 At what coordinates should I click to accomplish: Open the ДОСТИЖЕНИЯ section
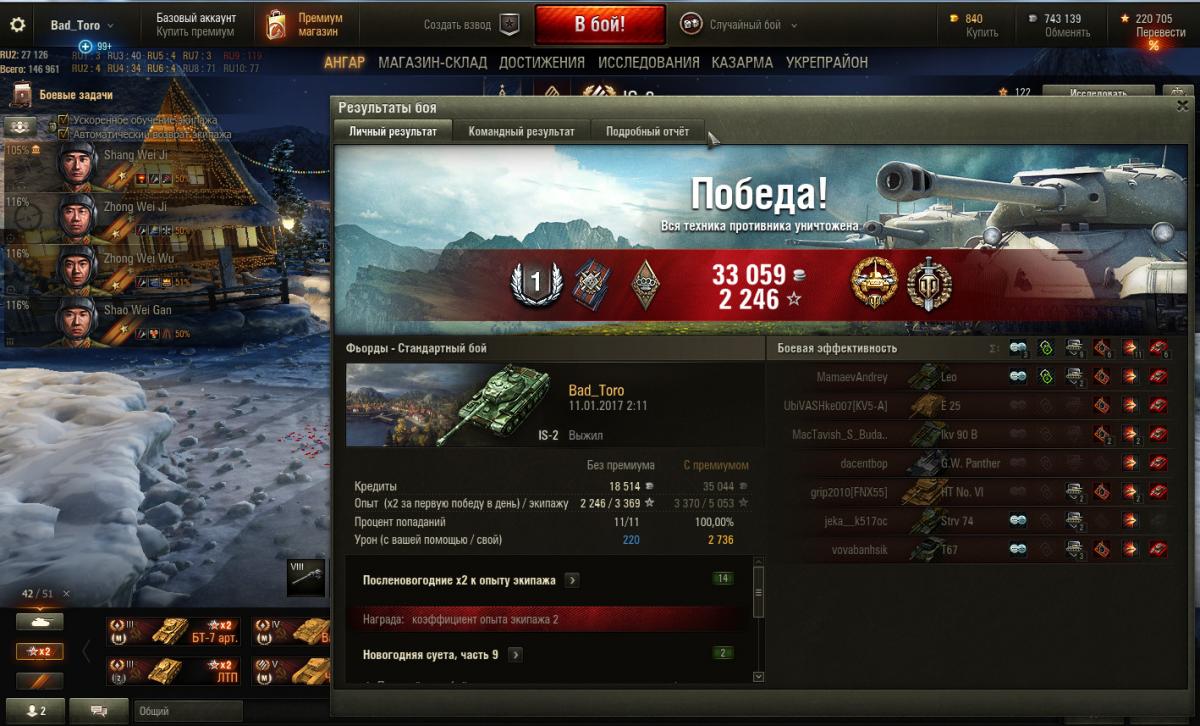tap(541, 62)
